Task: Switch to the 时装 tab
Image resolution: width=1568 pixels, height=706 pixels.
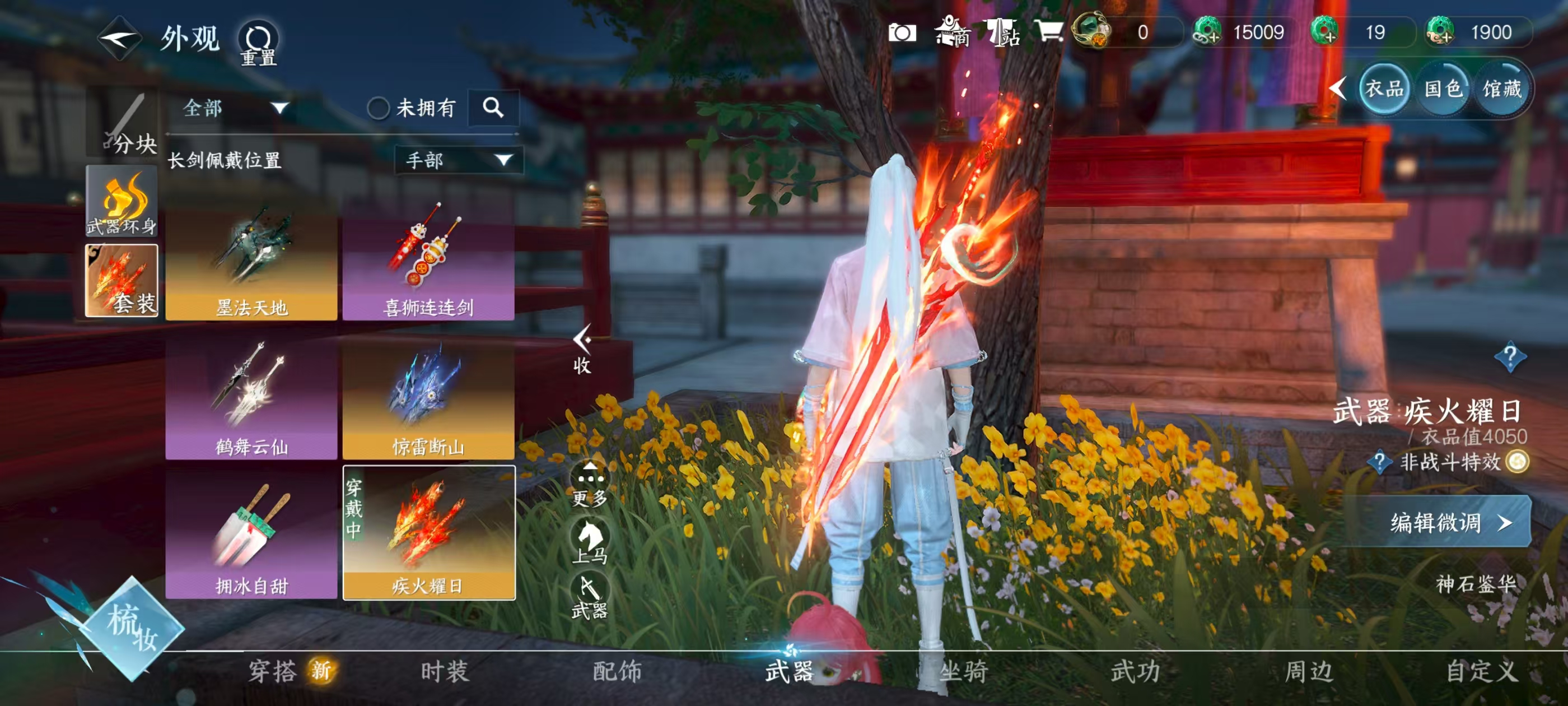Action: point(445,671)
